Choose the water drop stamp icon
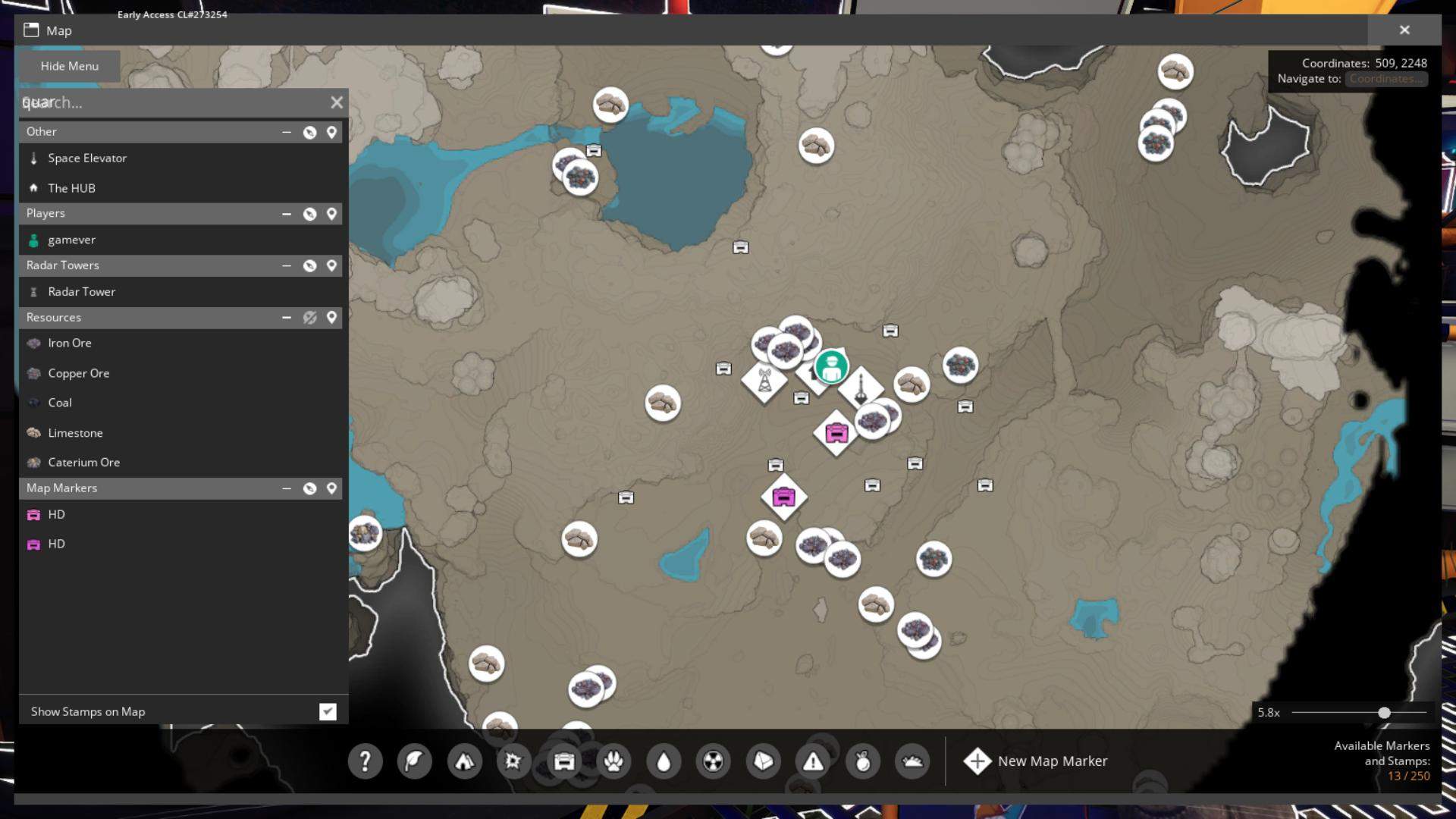The width and height of the screenshot is (1456, 819). 664,761
